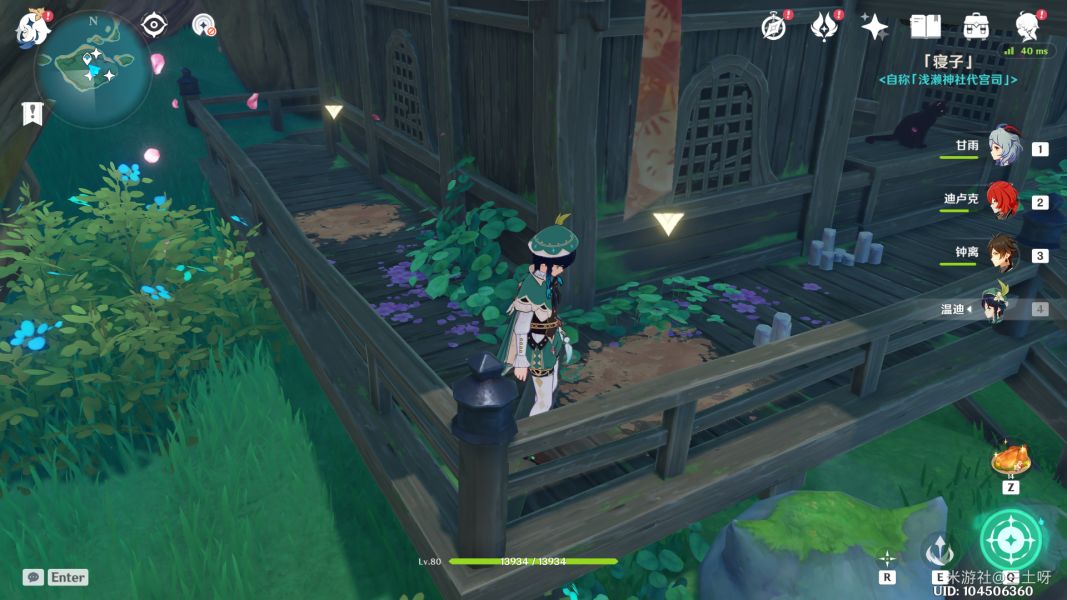The width and height of the screenshot is (1067, 600).
Task: Switch to party member 甘雨
Action: coord(1003,146)
